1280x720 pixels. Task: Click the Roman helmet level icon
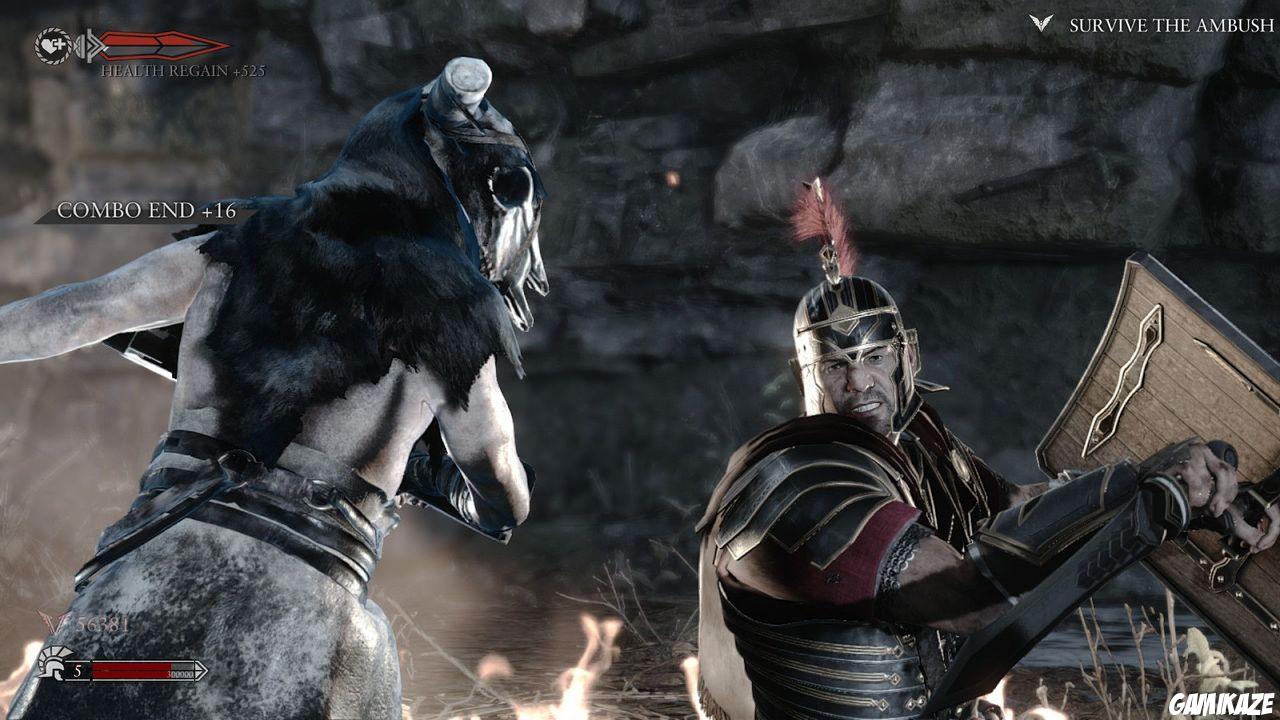point(52,665)
